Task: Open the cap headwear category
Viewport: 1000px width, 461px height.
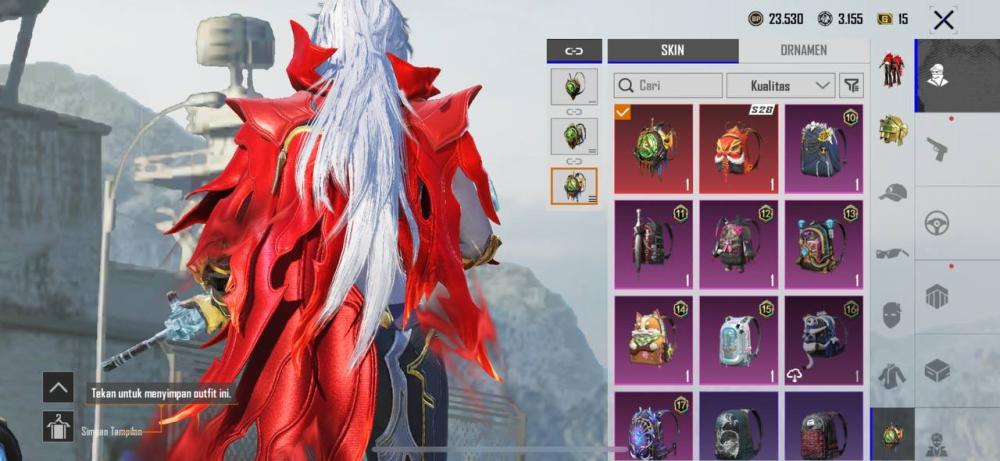Action: click(892, 192)
